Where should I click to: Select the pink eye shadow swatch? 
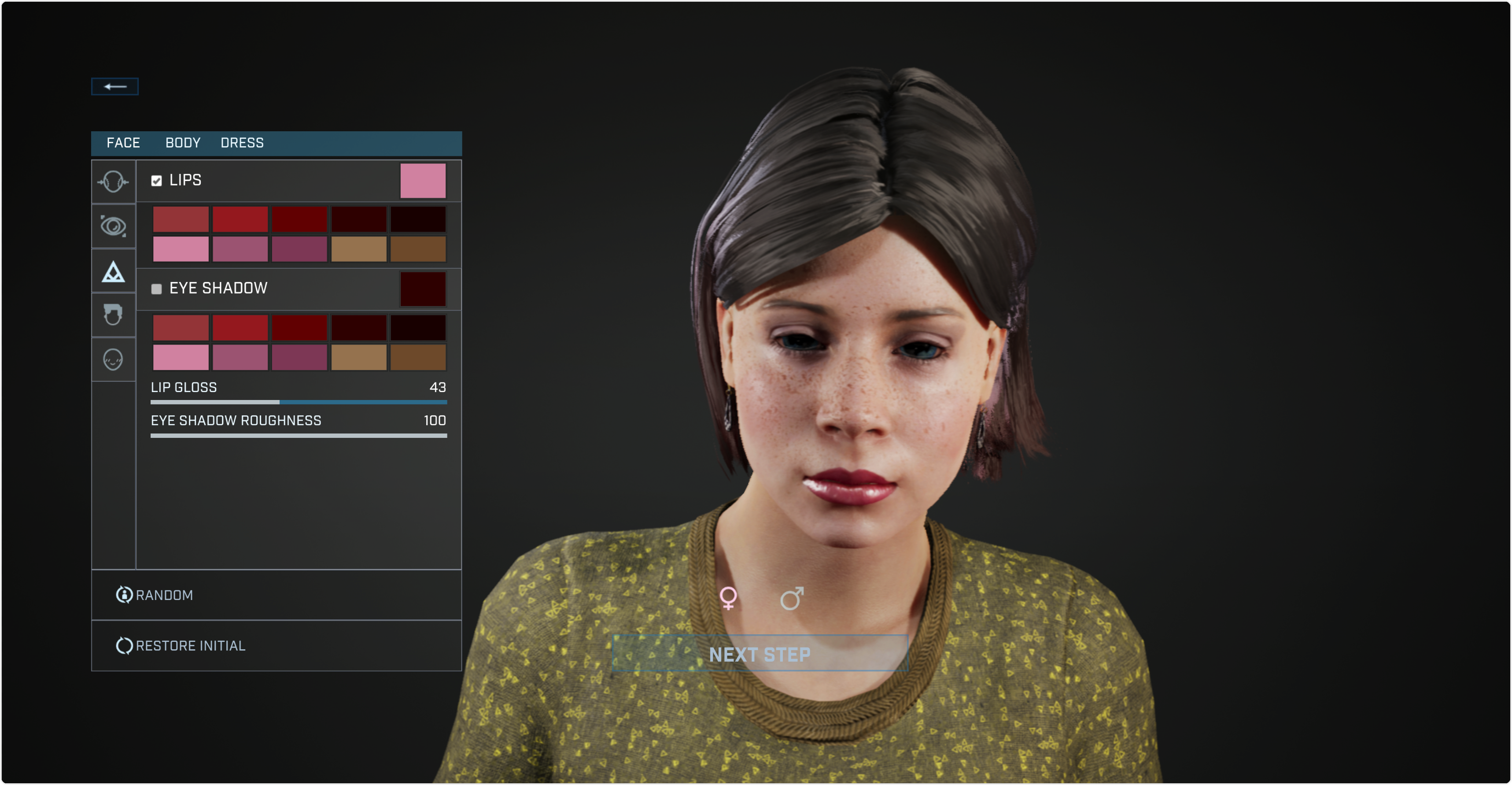tap(181, 358)
